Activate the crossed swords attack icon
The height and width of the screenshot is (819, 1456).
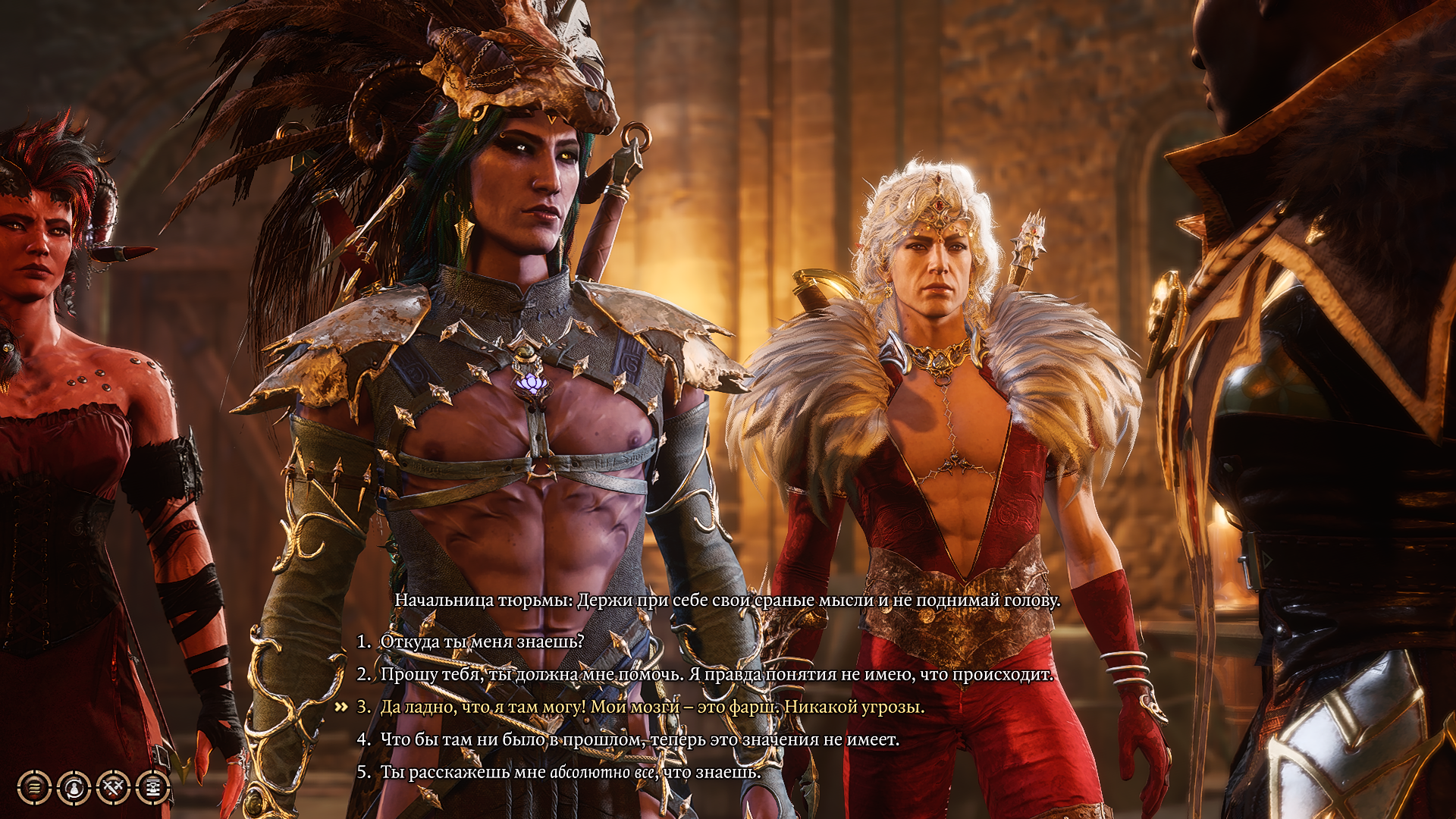click(x=113, y=788)
